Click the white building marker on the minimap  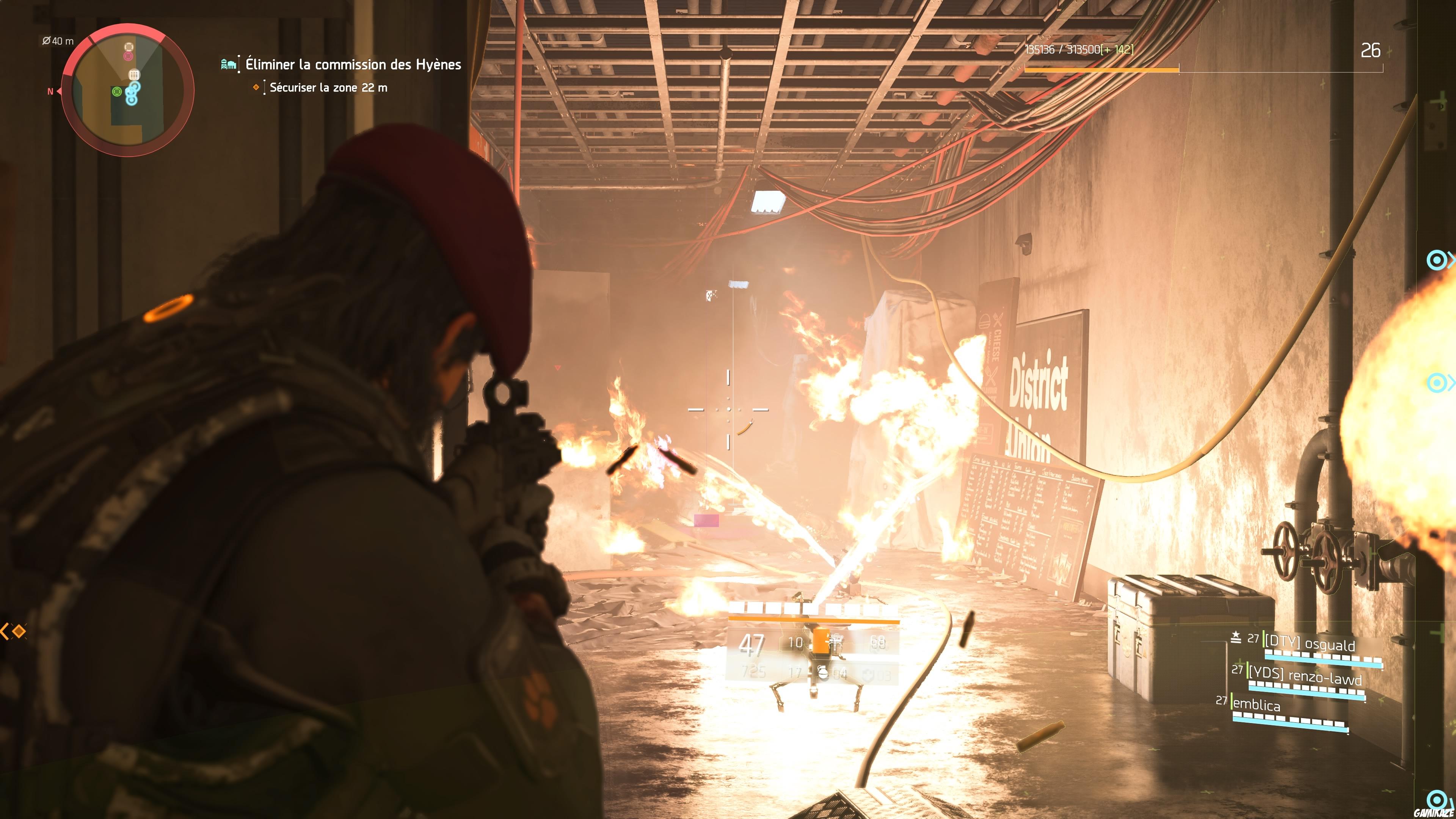tap(135, 75)
